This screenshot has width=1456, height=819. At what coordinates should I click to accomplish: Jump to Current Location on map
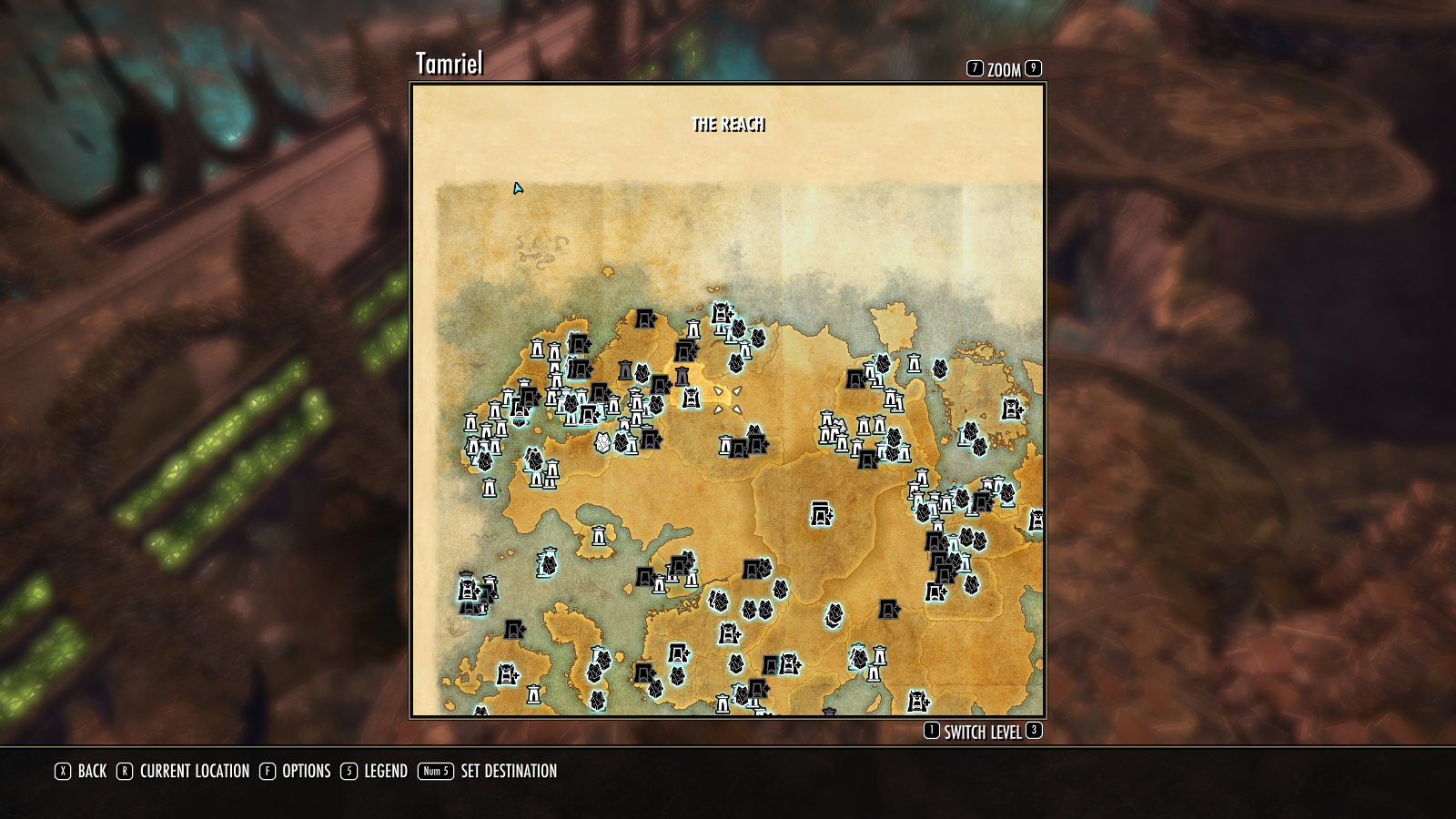194,772
